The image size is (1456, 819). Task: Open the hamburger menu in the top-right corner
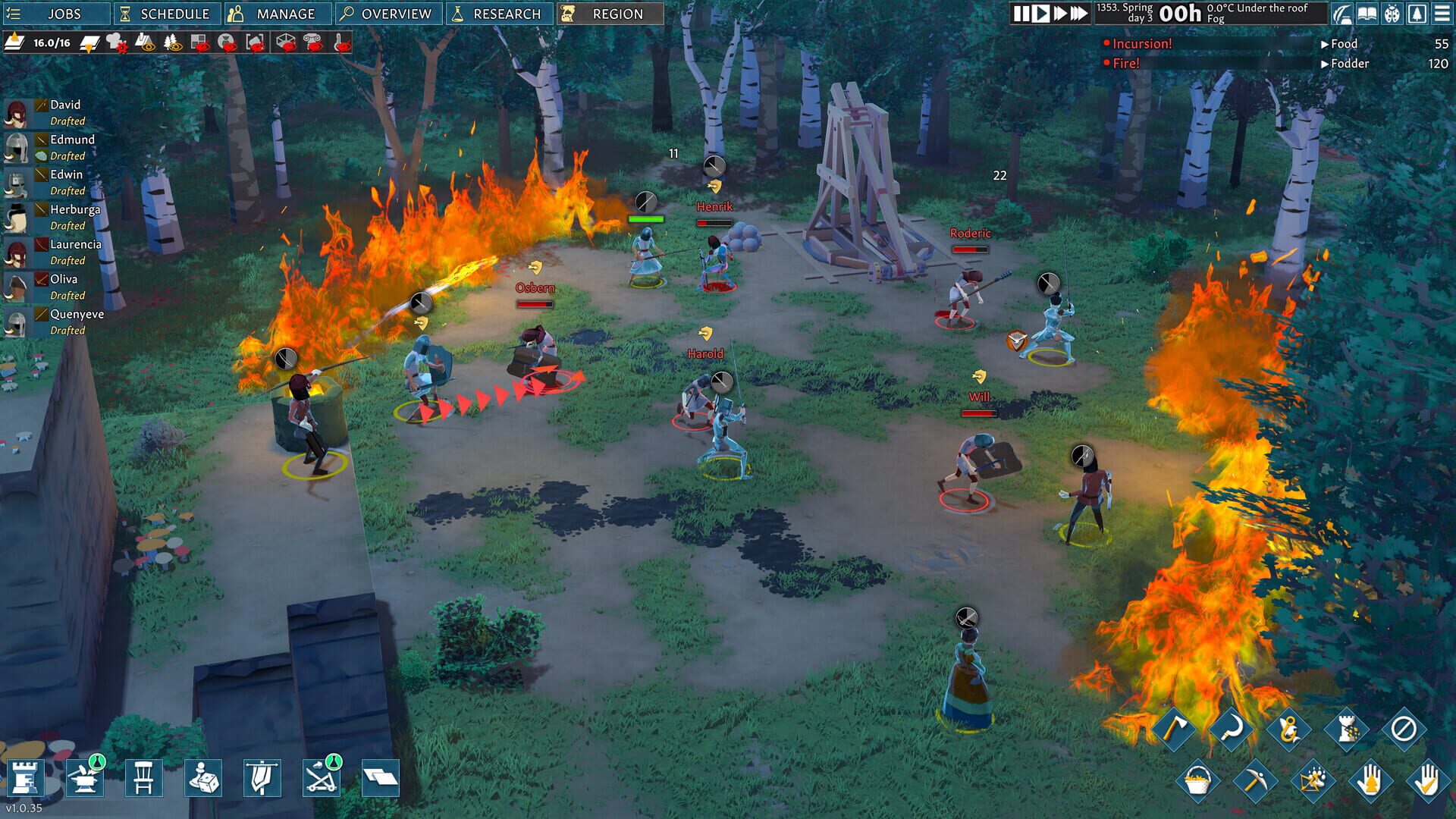(1443, 14)
